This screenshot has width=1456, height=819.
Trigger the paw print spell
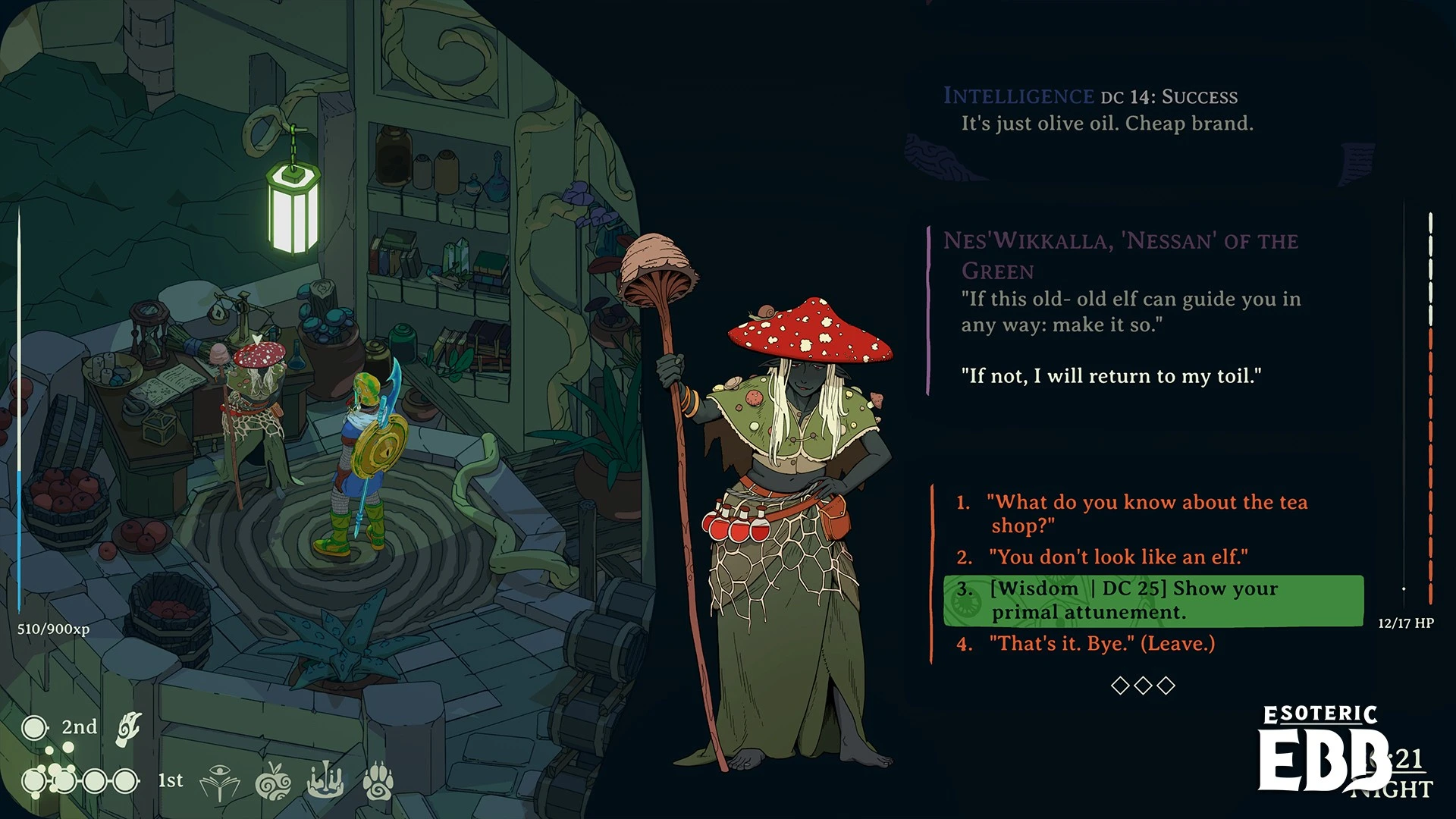(378, 781)
